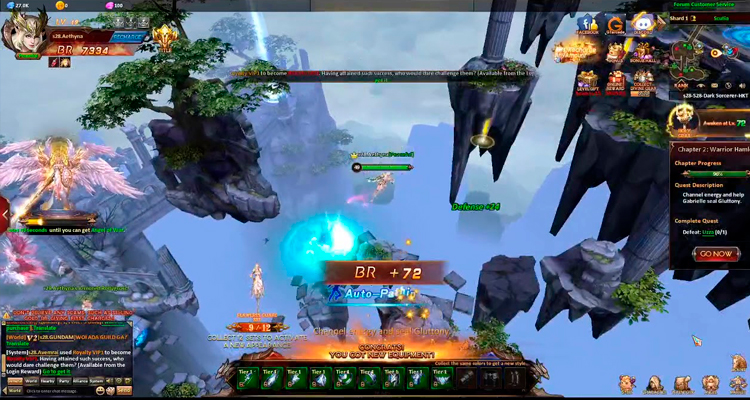Click the GO NOW quest button
This screenshot has width=750, height=400.
click(714, 253)
